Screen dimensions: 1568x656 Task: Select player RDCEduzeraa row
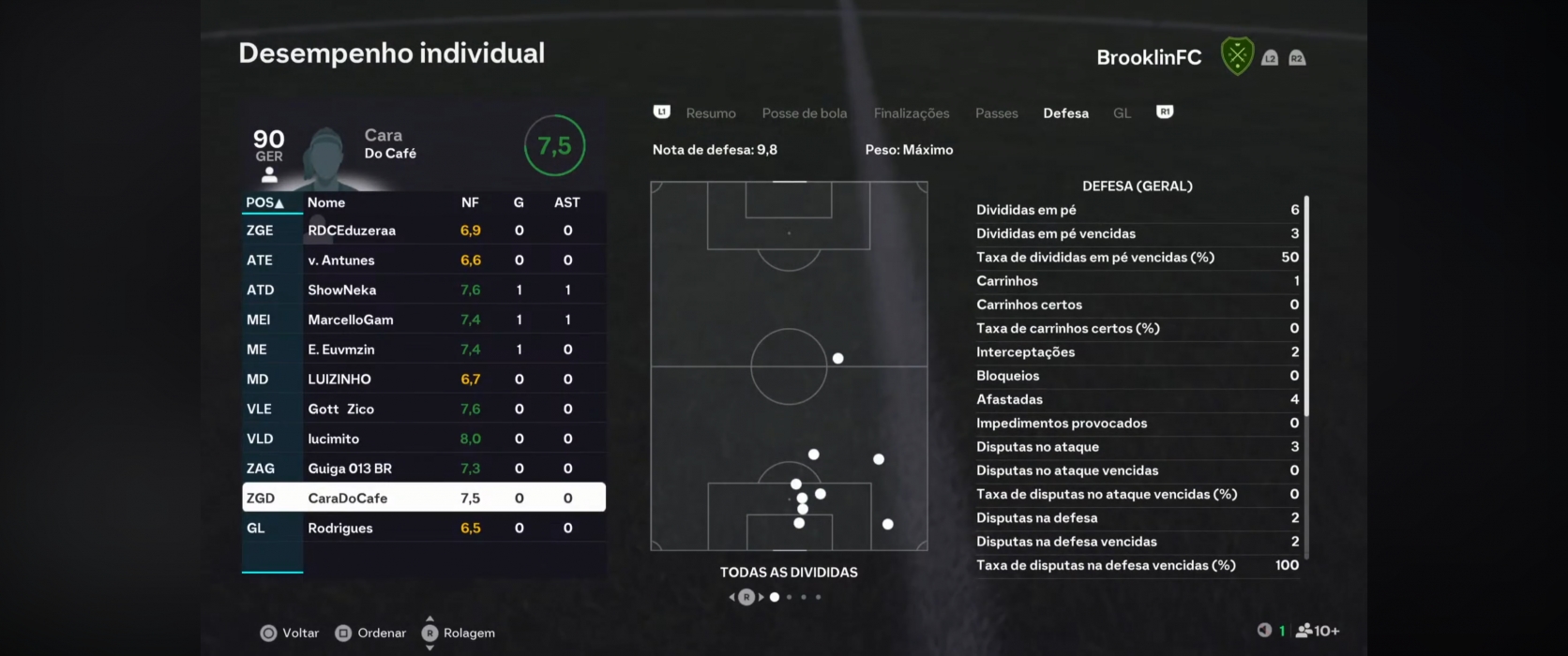coord(423,231)
